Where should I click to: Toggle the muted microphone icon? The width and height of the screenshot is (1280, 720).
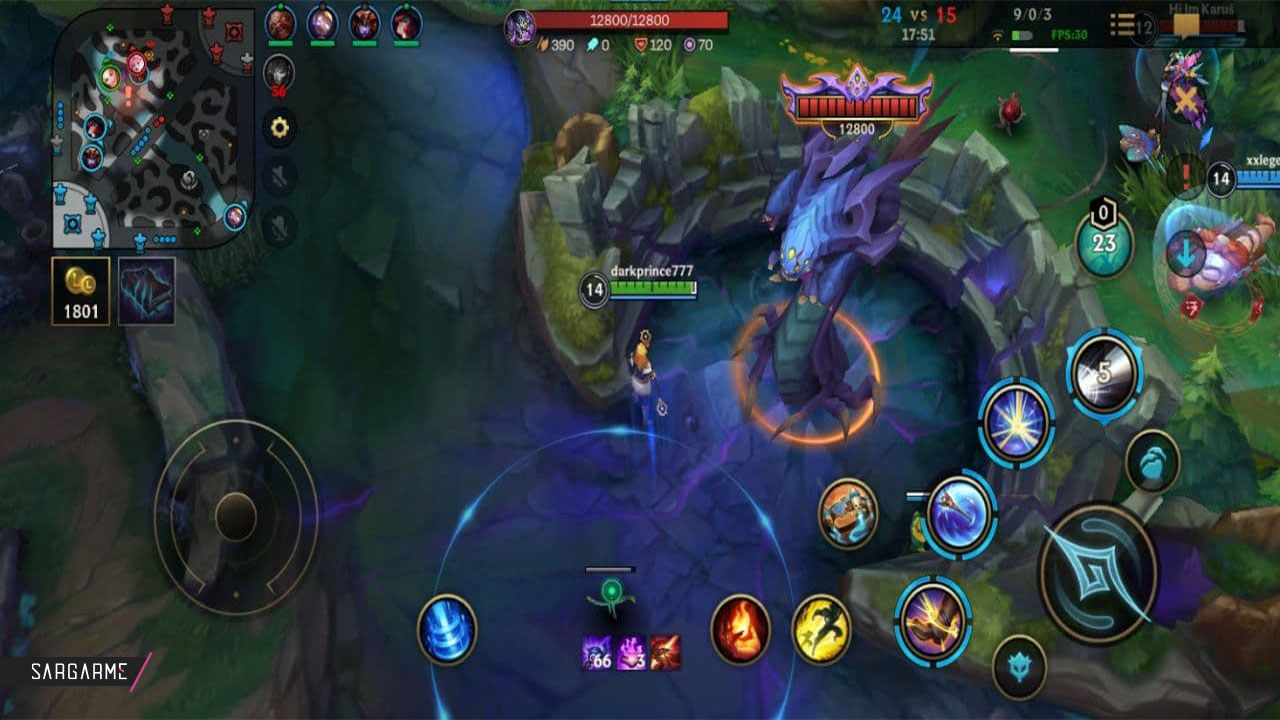(279, 226)
